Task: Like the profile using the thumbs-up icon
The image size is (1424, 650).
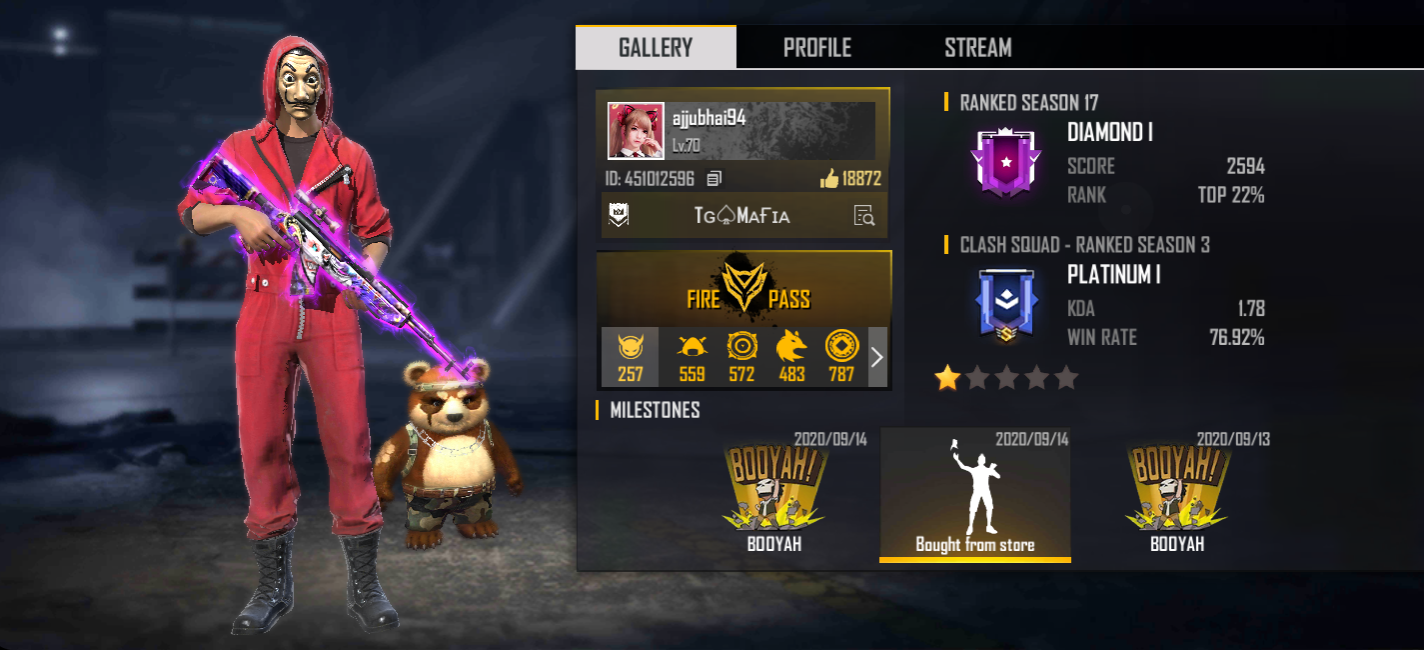Action: pos(829,179)
